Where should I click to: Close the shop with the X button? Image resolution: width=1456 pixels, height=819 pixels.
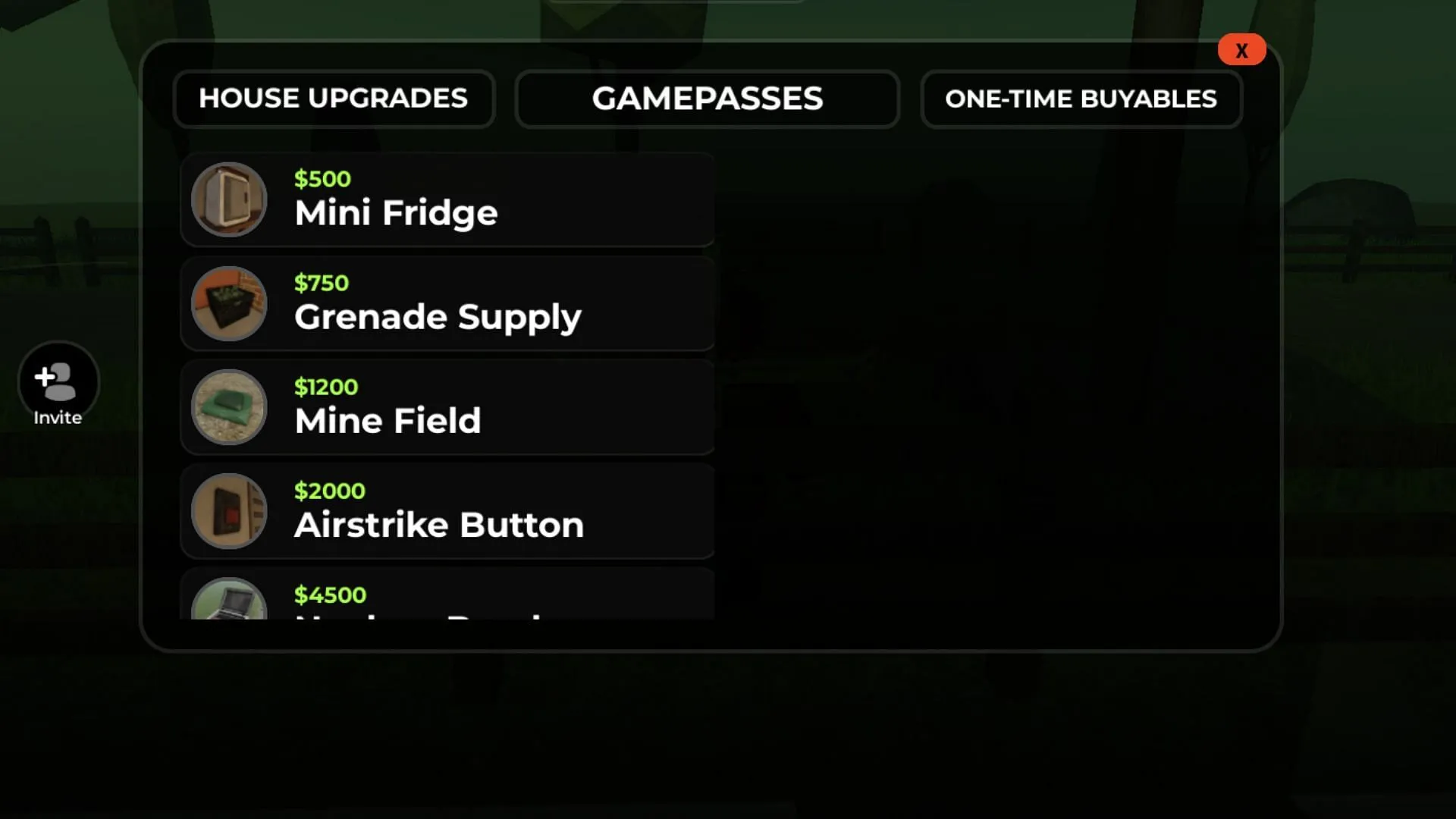point(1241,49)
